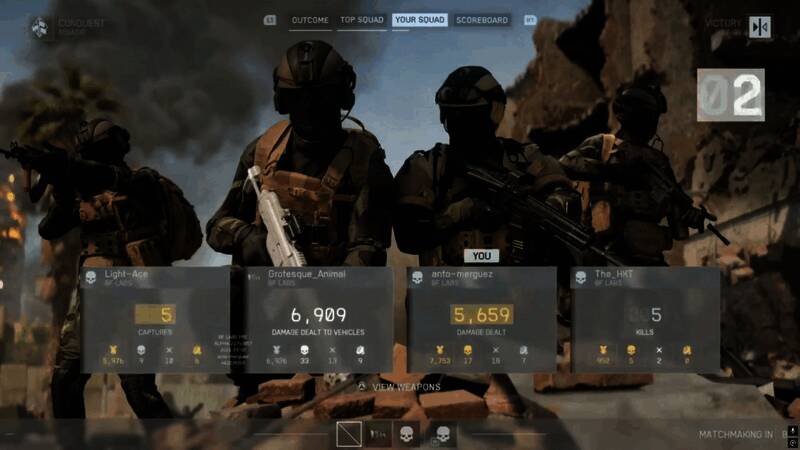Click View Weapons below the squad cards
Viewport: 800px width, 450px height.
tap(406, 386)
